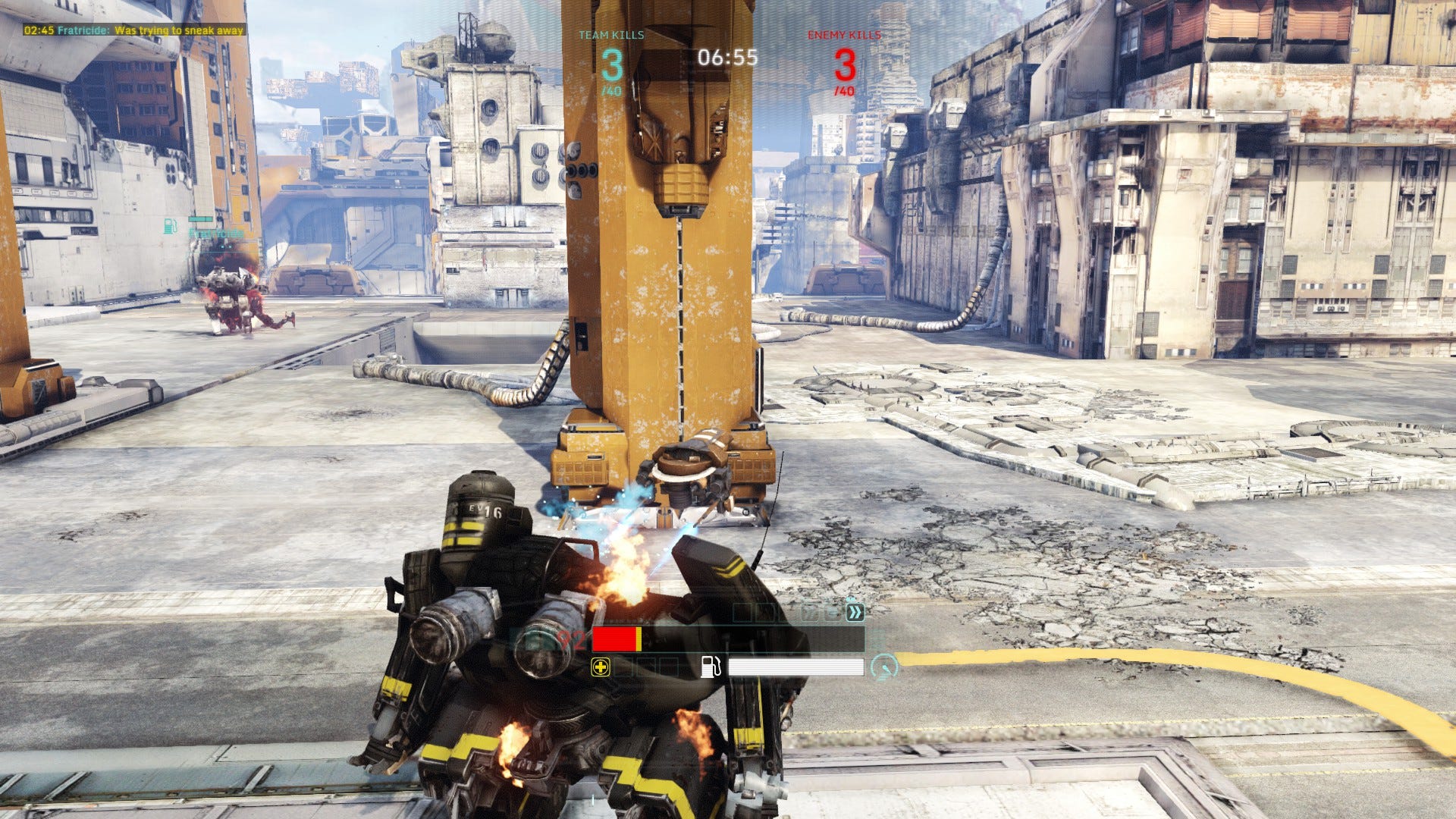This screenshot has width=1456, height=819.
Task: Open the teal circular radar gauge
Action: (884, 667)
